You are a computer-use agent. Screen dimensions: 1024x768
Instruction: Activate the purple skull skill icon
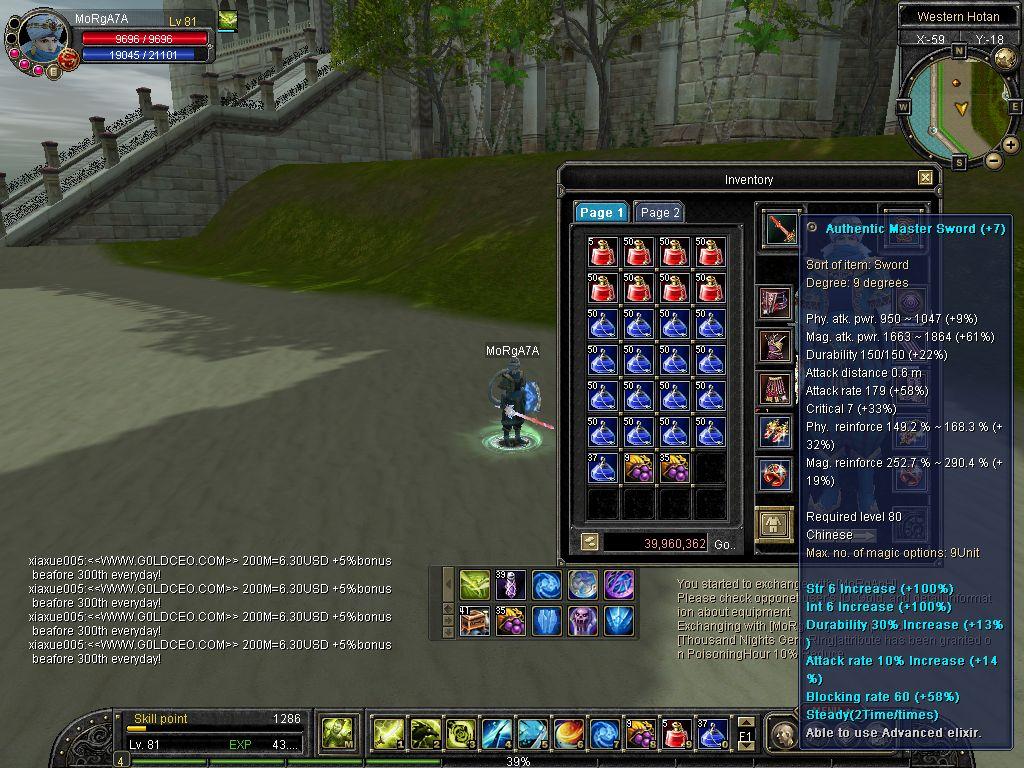point(583,621)
